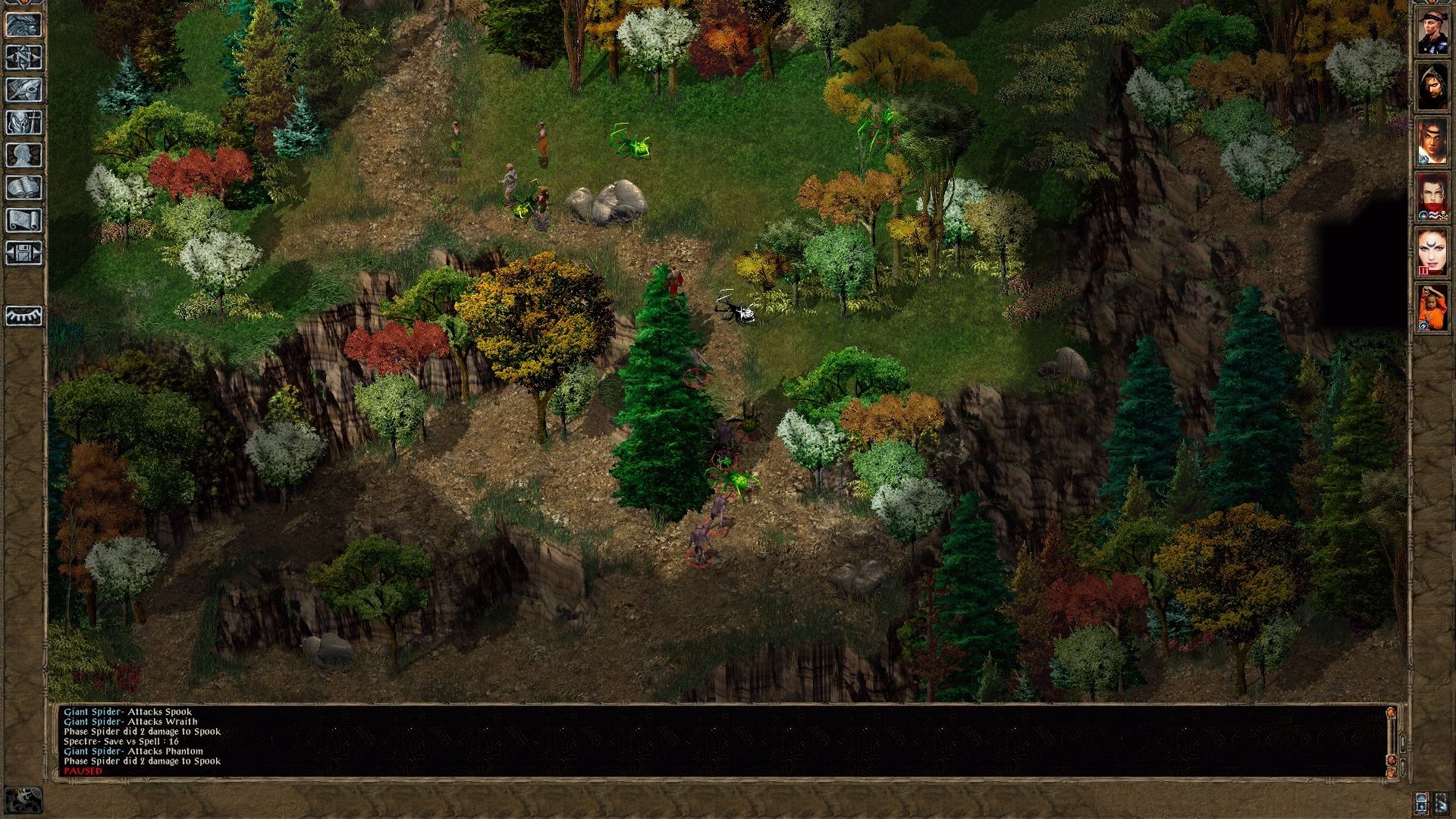Open the mage spellbook
The height and width of the screenshot is (819, 1456).
24,187
